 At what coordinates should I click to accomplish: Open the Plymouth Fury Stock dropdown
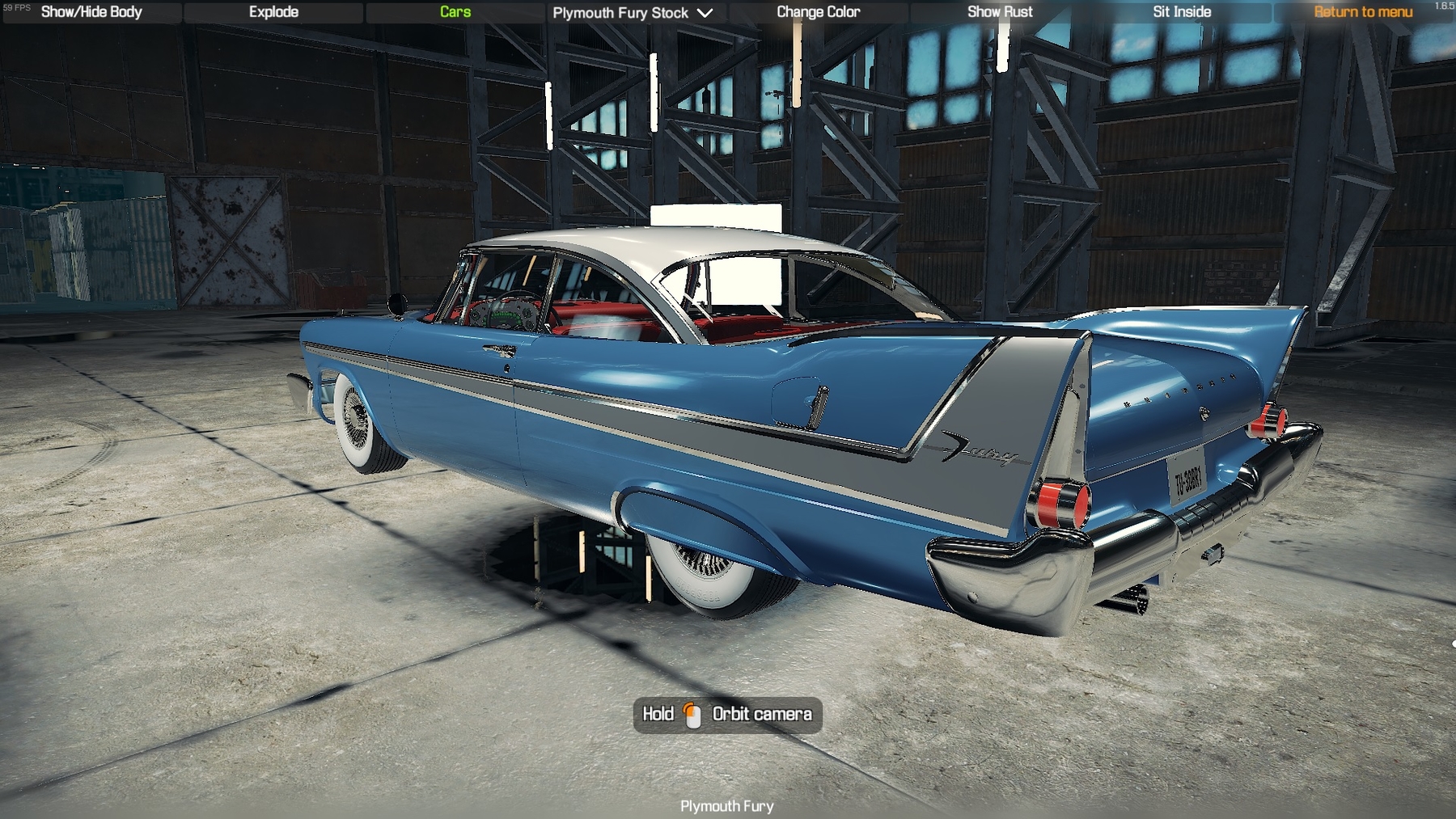(633, 13)
